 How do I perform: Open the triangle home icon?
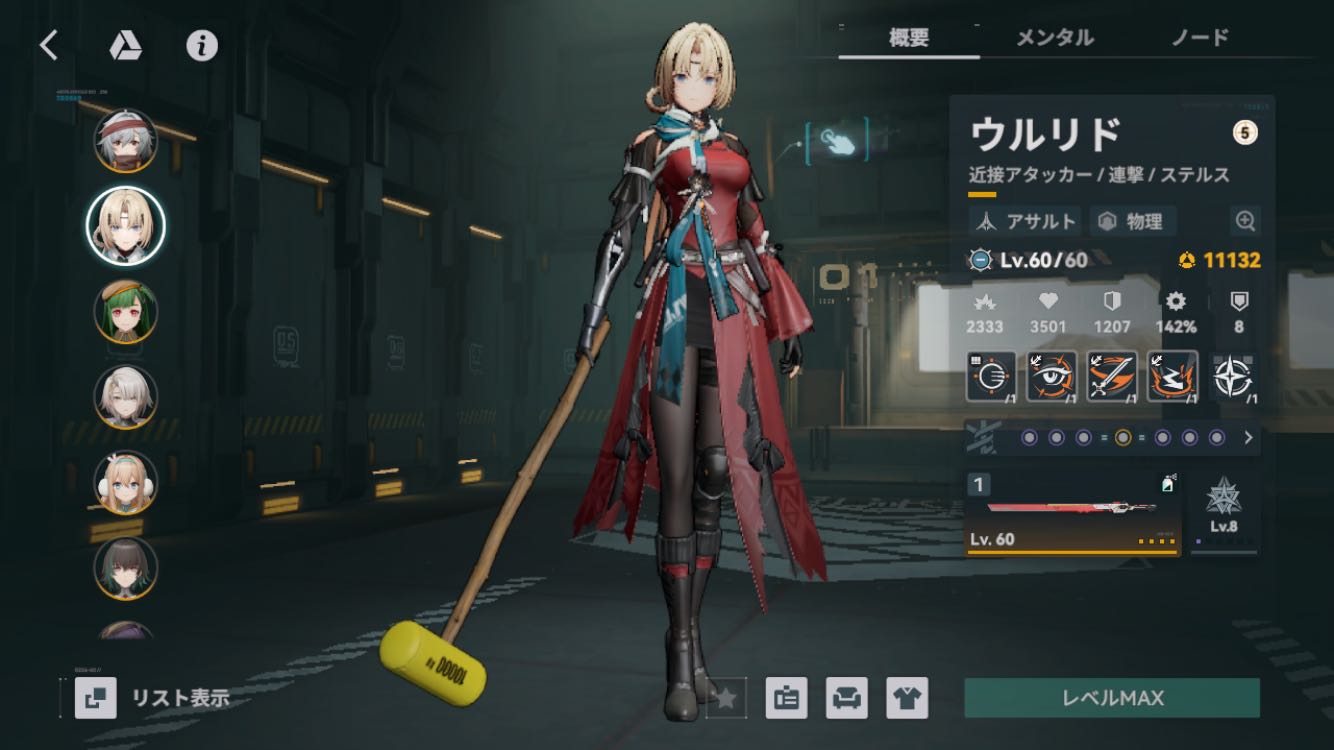click(125, 45)
